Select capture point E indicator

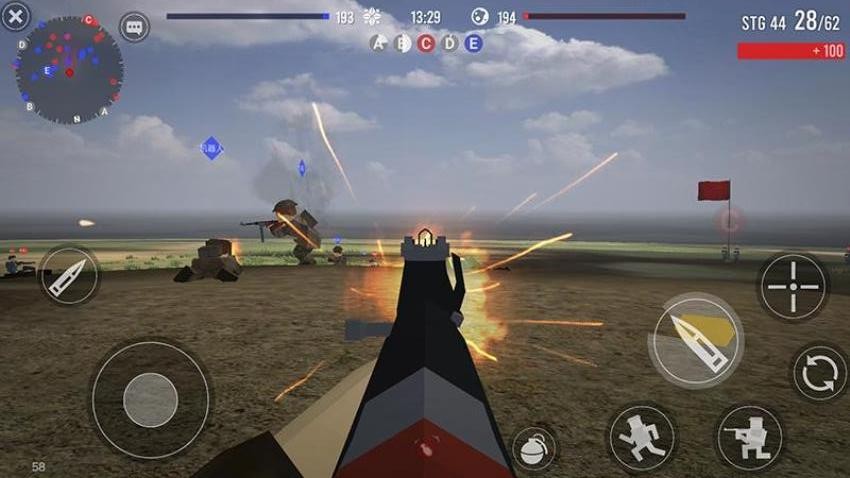[x=474, y=43]
